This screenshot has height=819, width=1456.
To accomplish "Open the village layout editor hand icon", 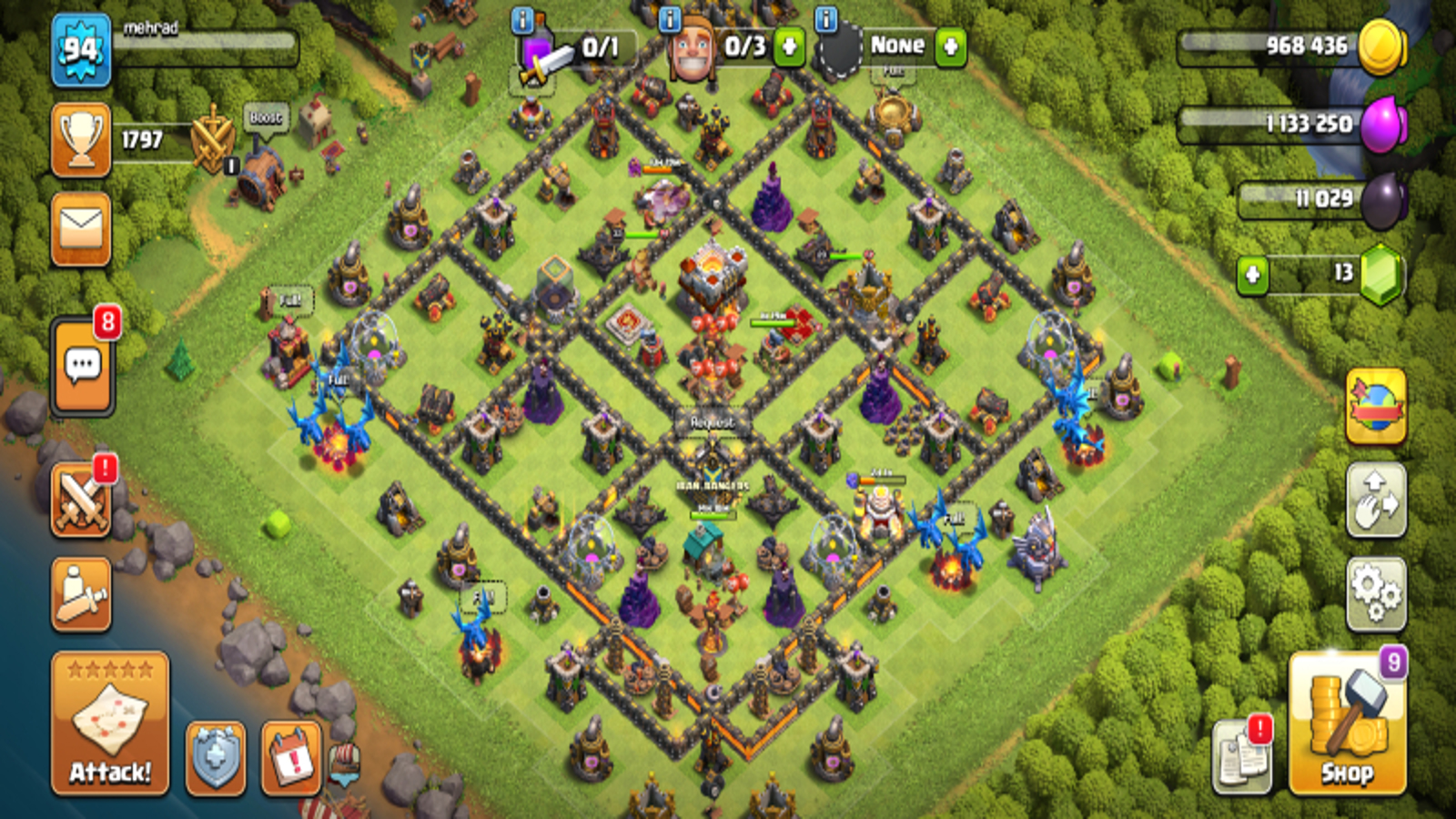I will [x=1376, y=499].
